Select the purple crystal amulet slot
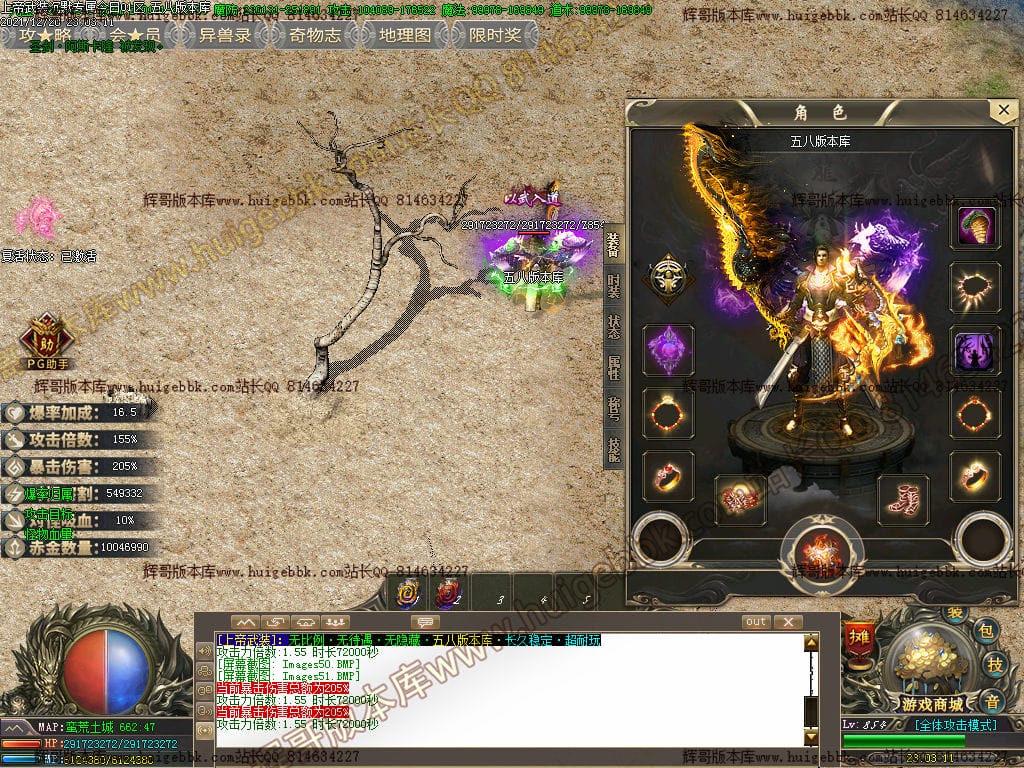Image resolution: width=1024 pixels, height=768 pixels. [668, 350]
